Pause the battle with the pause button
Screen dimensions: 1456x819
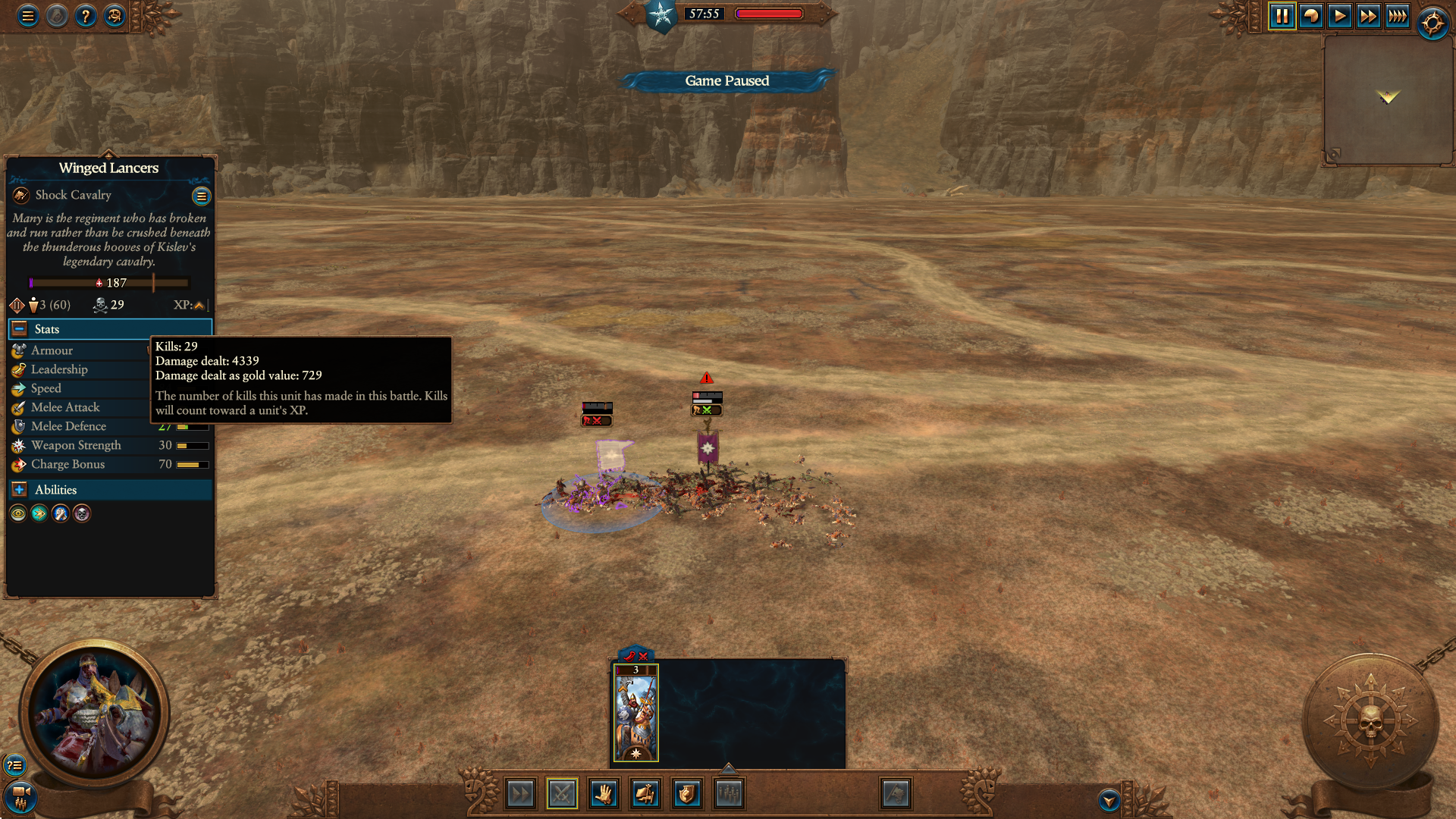tap(1282, 16)
